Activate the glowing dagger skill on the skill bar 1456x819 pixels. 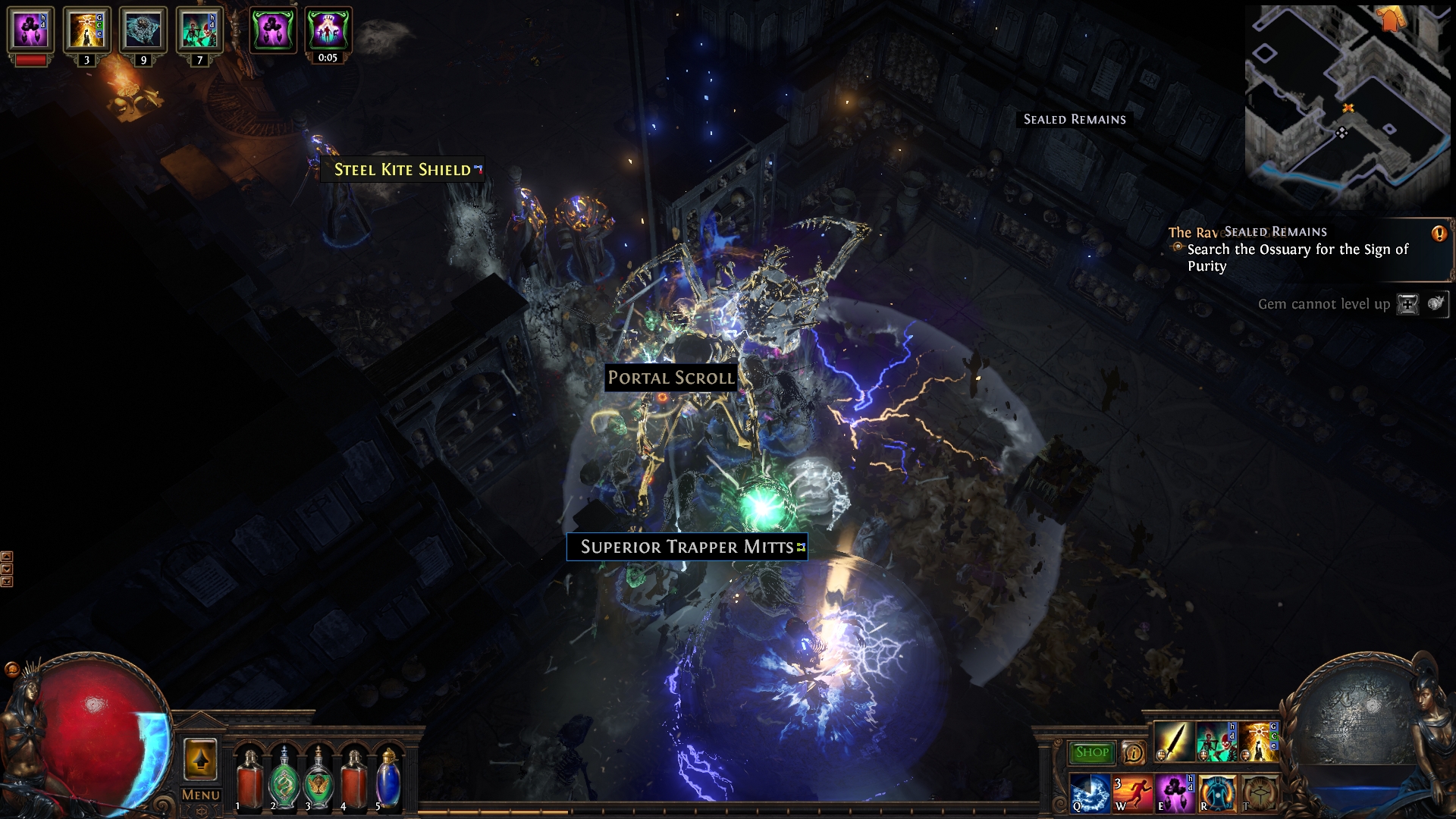point(1172,741)
